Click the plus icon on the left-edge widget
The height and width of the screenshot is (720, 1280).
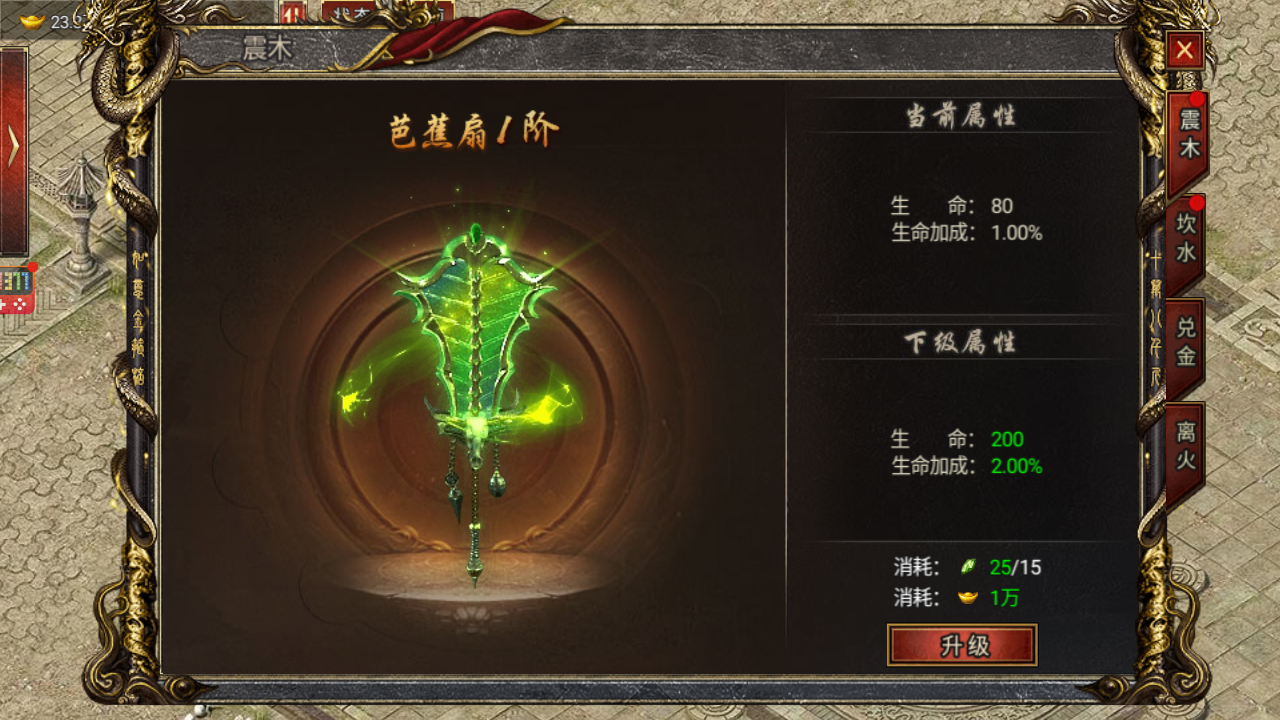click(4, 303)
